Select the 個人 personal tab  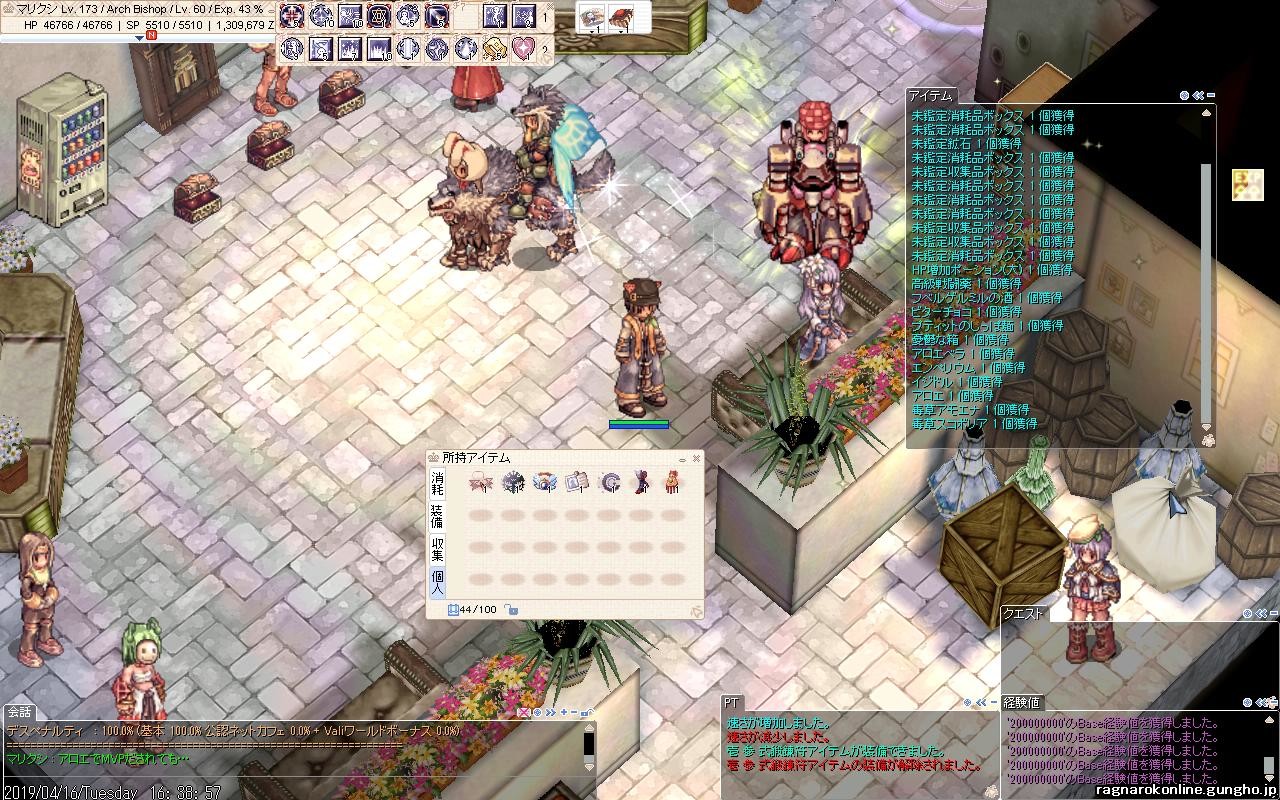coord(437,582)
